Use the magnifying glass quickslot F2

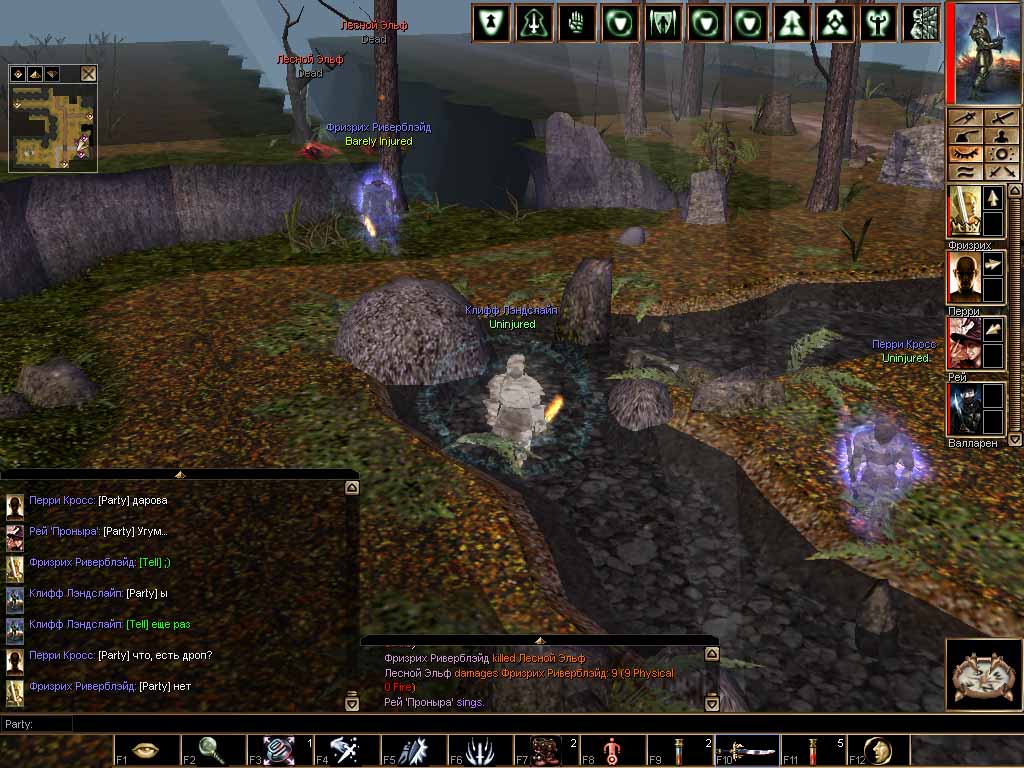[x=212, y=750]
